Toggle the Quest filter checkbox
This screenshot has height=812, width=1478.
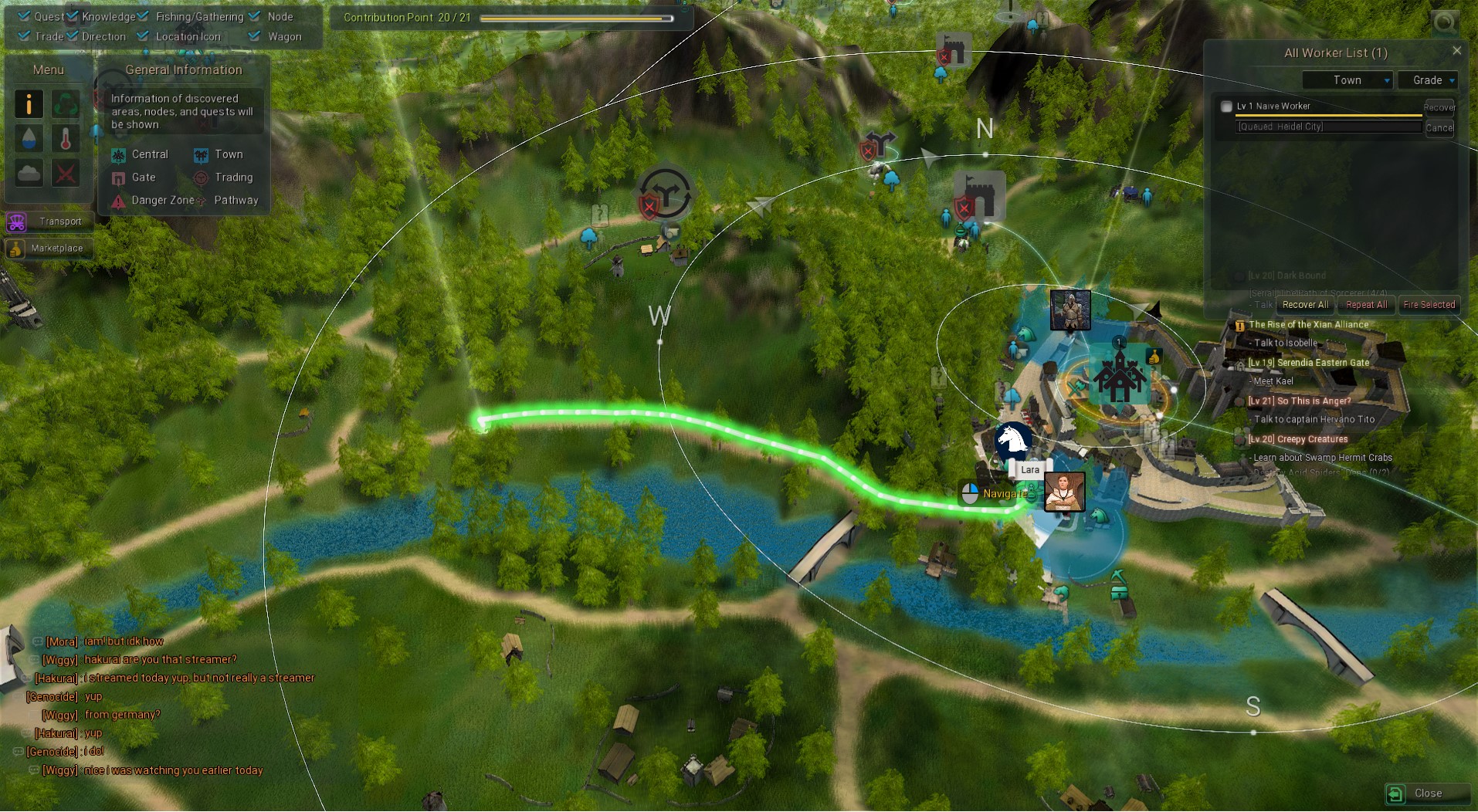coord(25,16)
